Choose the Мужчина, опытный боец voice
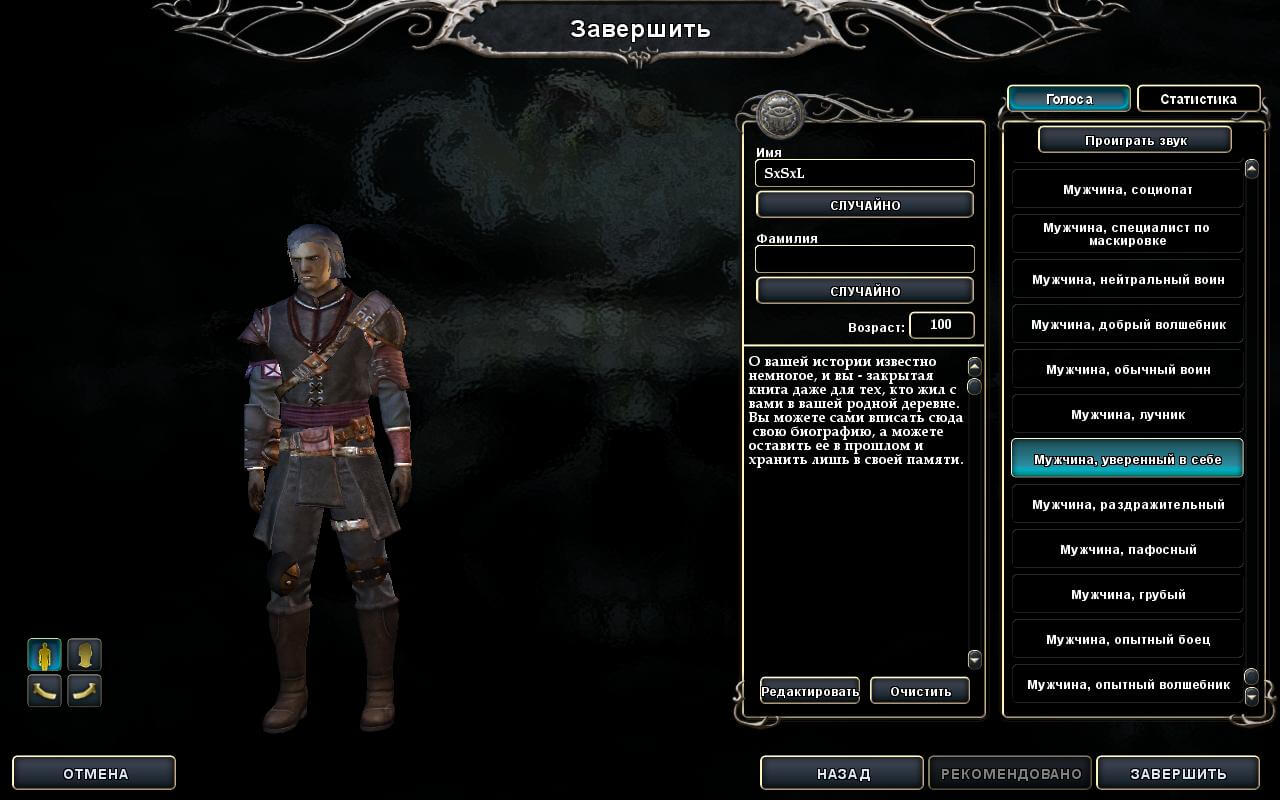Image resolution: width=1280 pixels, height=800 pixels. pos(1126,639)
